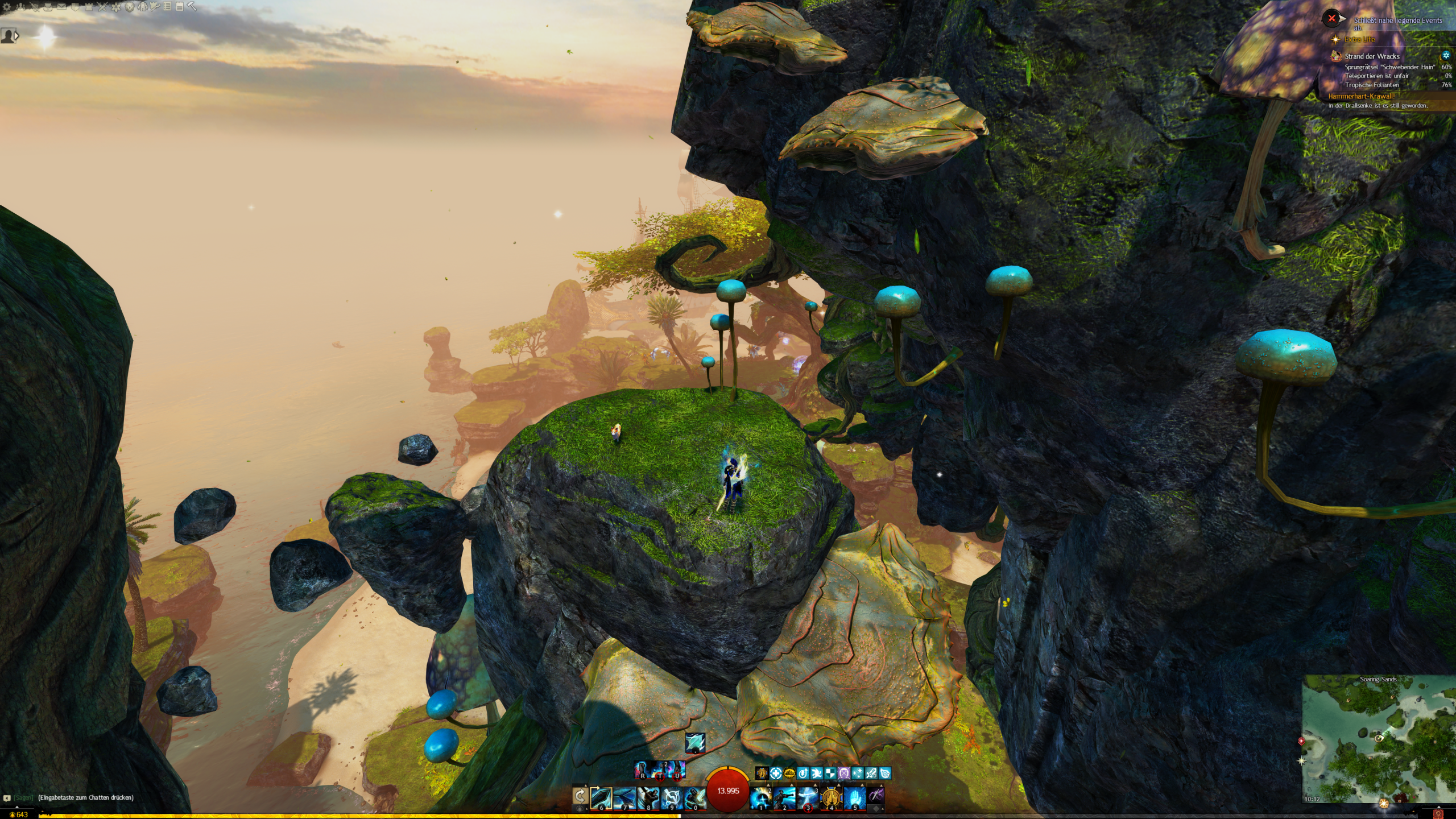This screenshot has width=1456, height=819.
Task: Open the crossed swords PvP menu icon
Action: [x=102, y=7]
